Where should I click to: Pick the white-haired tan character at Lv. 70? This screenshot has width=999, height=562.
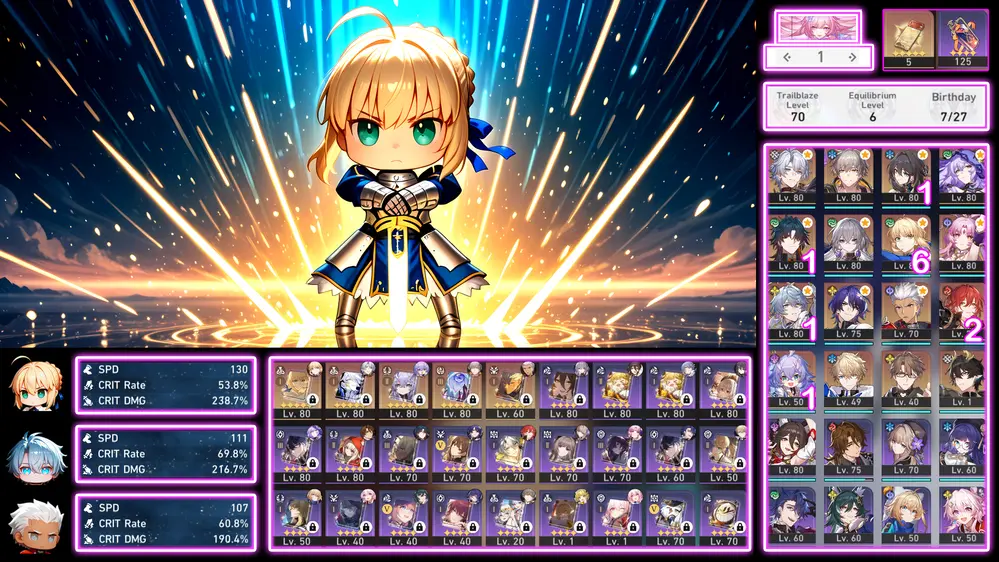coord(906,311)
